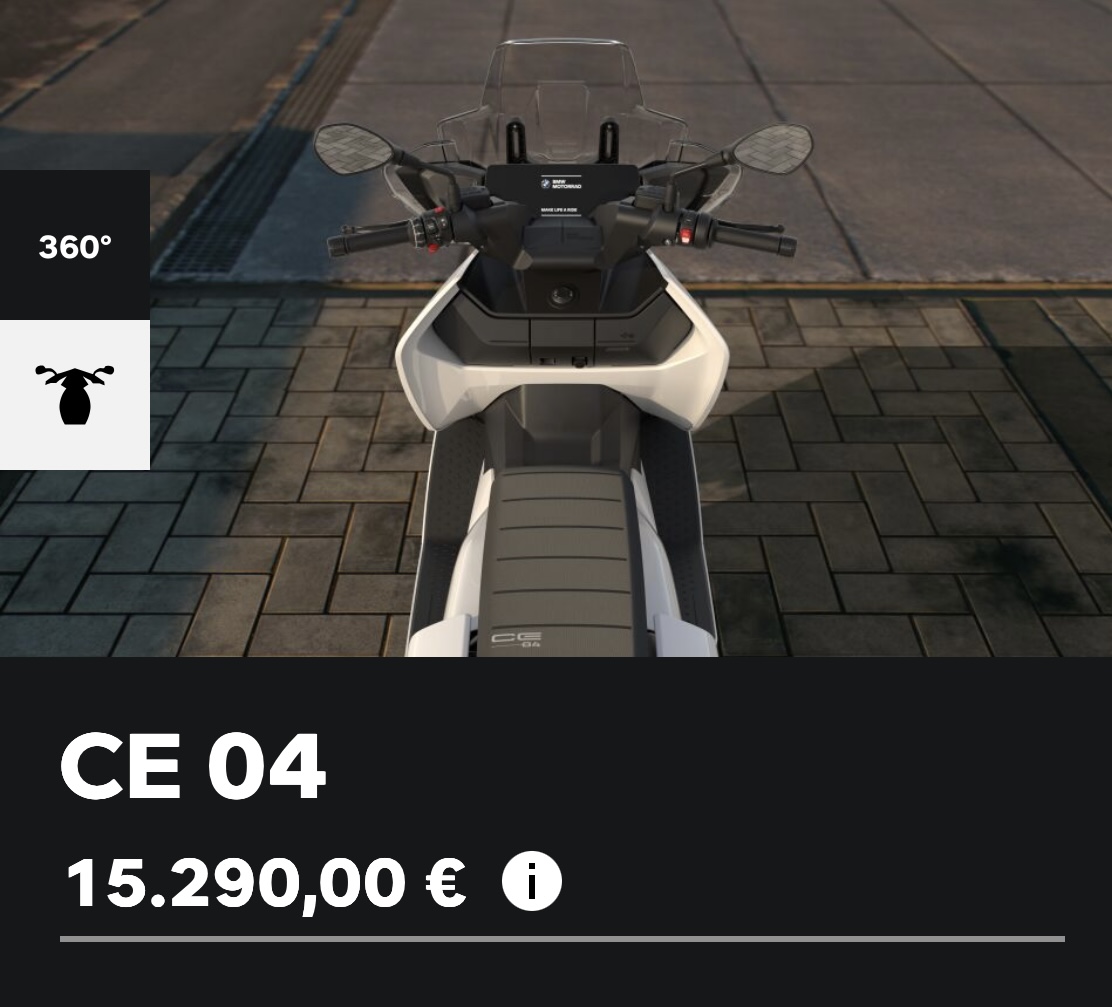This screenshot has width=1112, height=1007.
Task: Switch to the 360° view
Action: click(x=75, y=246)
